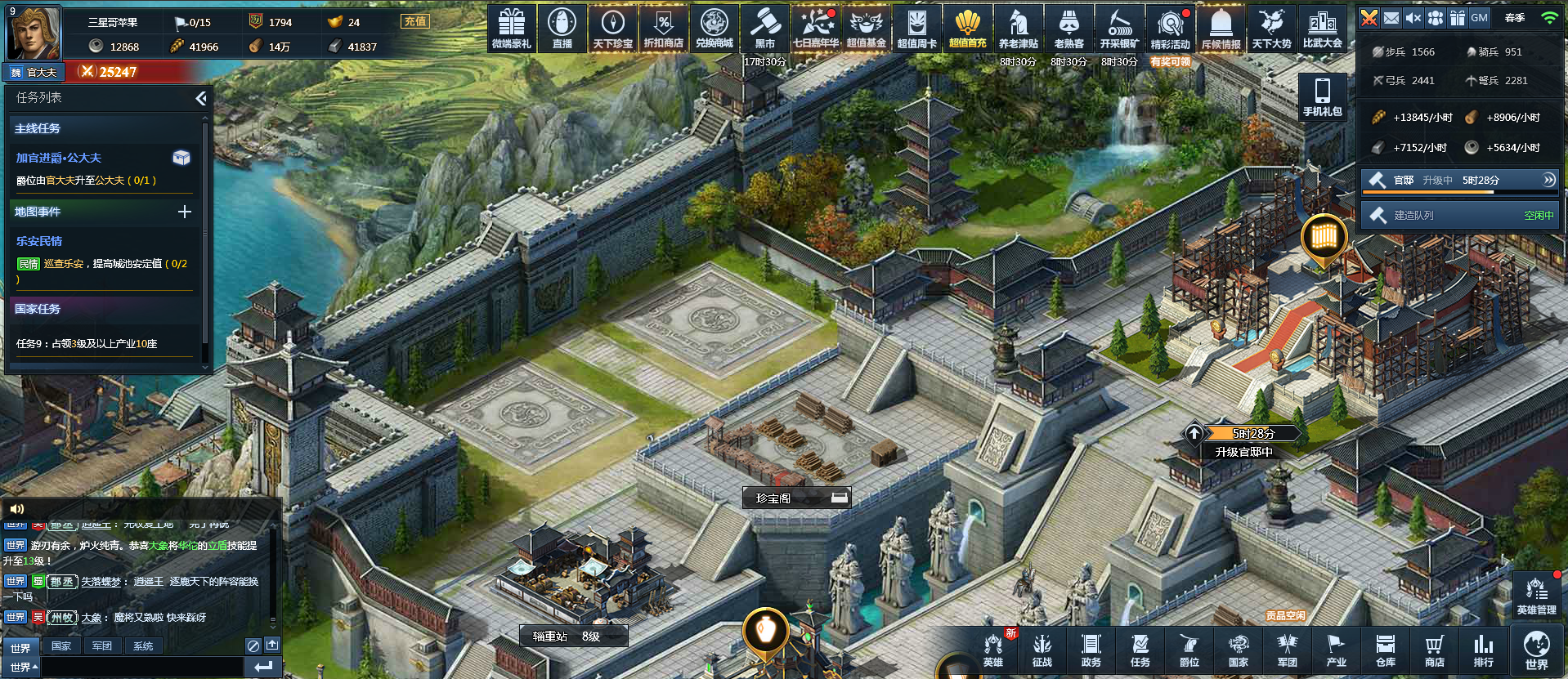
Task: Open the 黑市 black market icon
Action: (764, 29)
